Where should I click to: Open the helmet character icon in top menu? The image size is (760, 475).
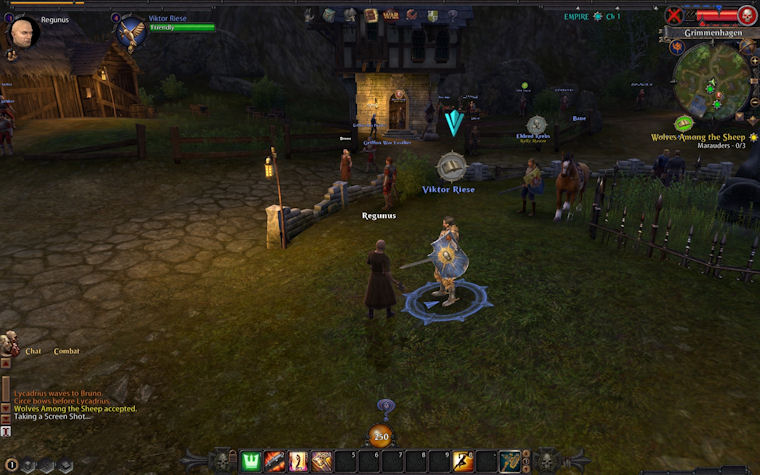coord(351,15)
